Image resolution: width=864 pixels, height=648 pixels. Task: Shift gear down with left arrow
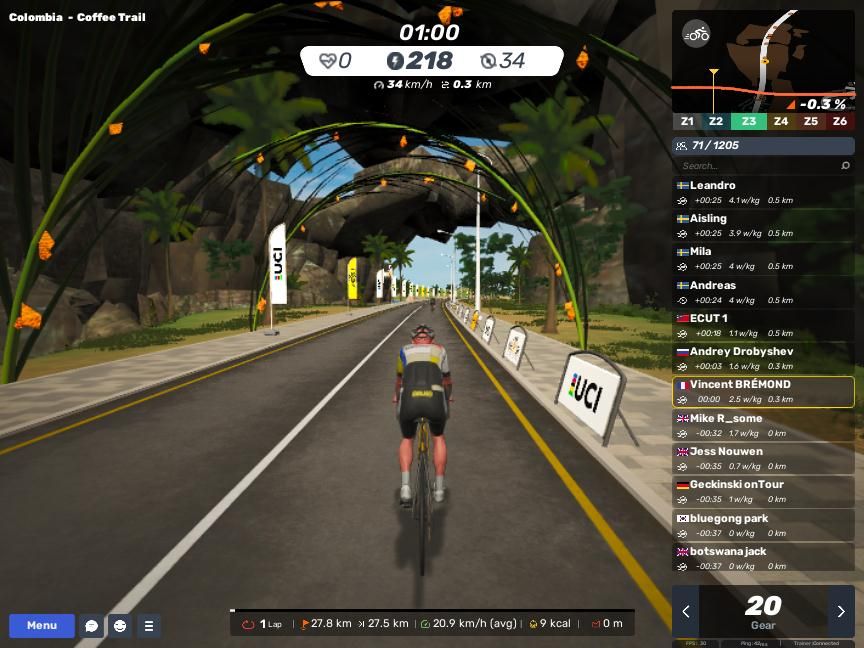686,611
